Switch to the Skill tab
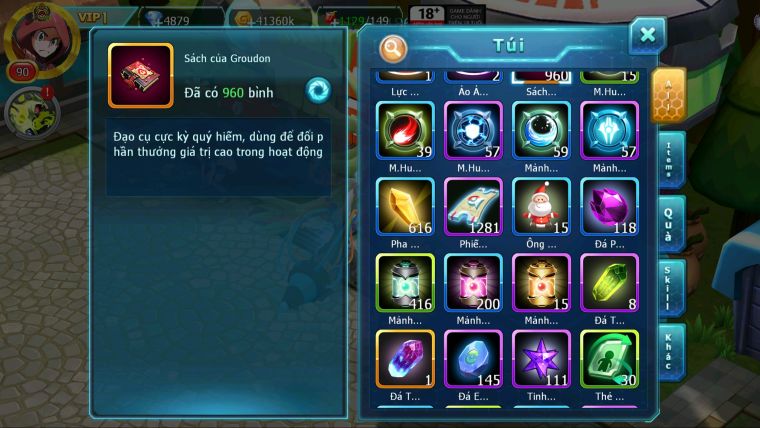Viewport: 760px width, 428px height. pos(669,286)
